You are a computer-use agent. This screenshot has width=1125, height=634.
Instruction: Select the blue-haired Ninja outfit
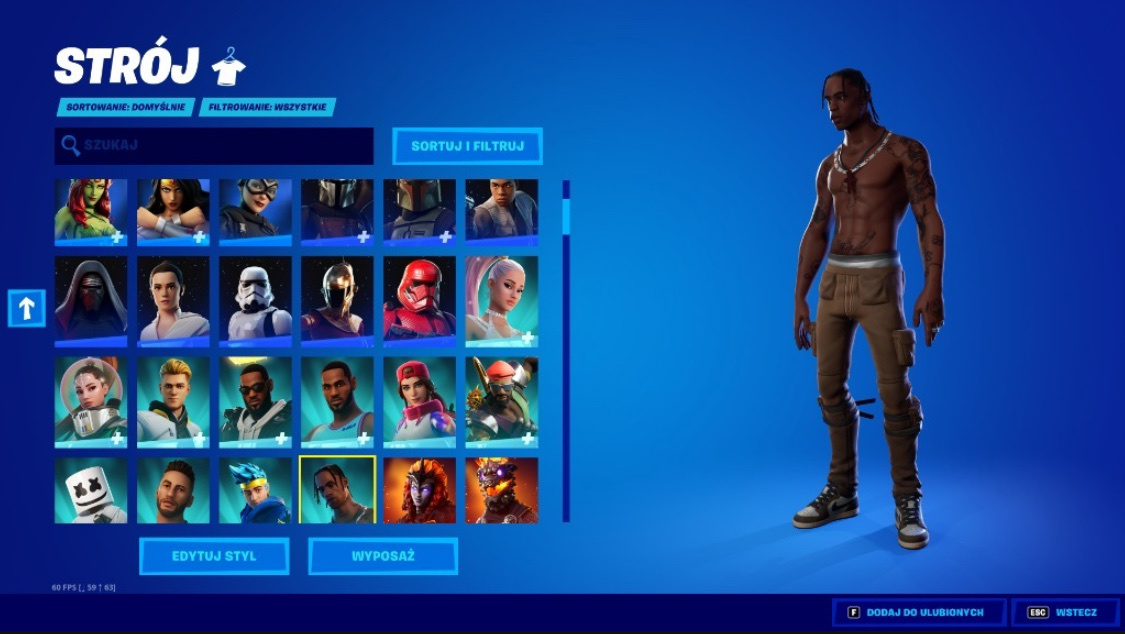pos(255,491)
